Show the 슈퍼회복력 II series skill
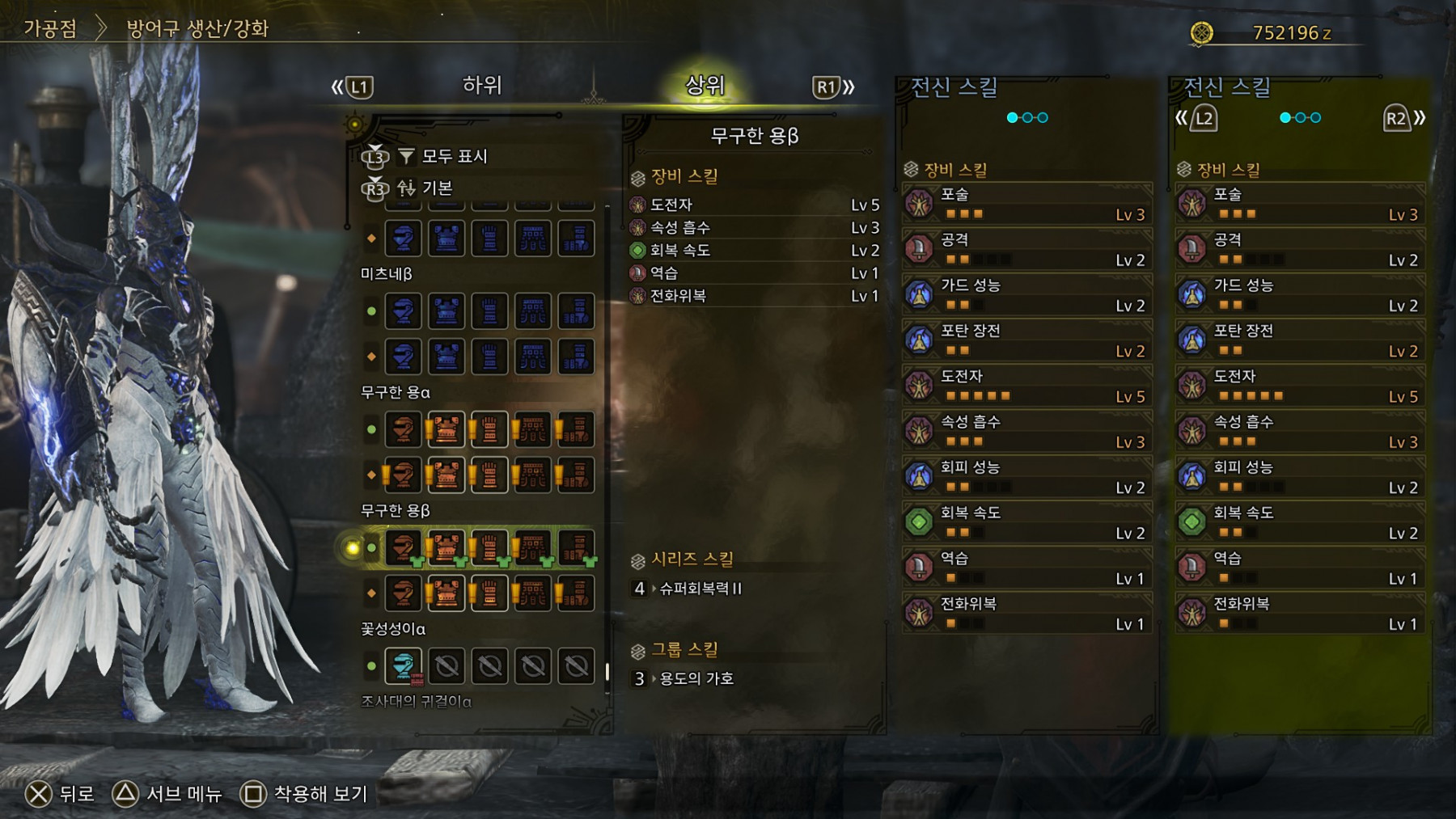The image size is (1456, 819). 700,589
